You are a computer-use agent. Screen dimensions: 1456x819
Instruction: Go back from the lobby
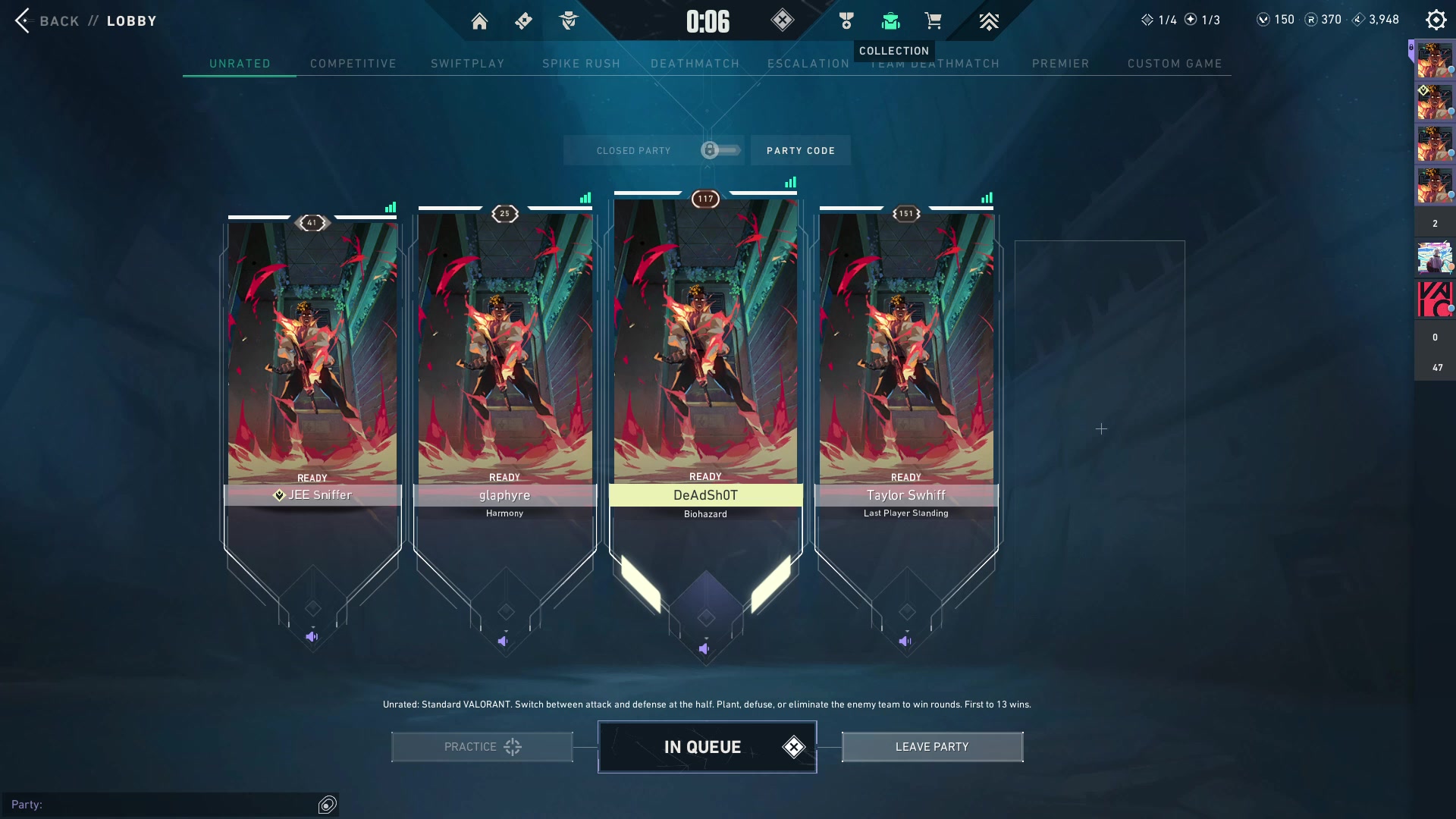click(x=47, y=20)
